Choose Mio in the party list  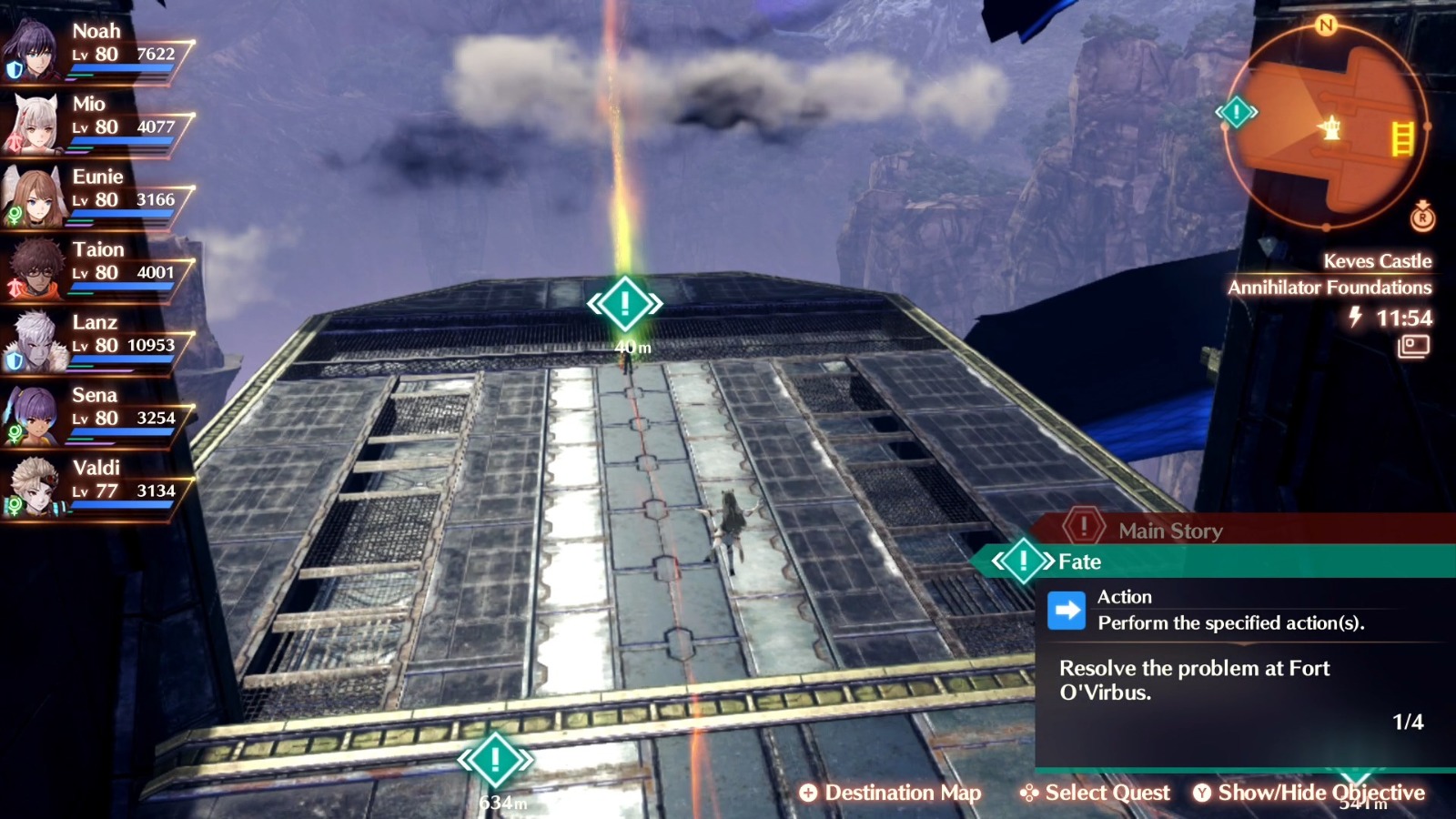coord(35,124)
